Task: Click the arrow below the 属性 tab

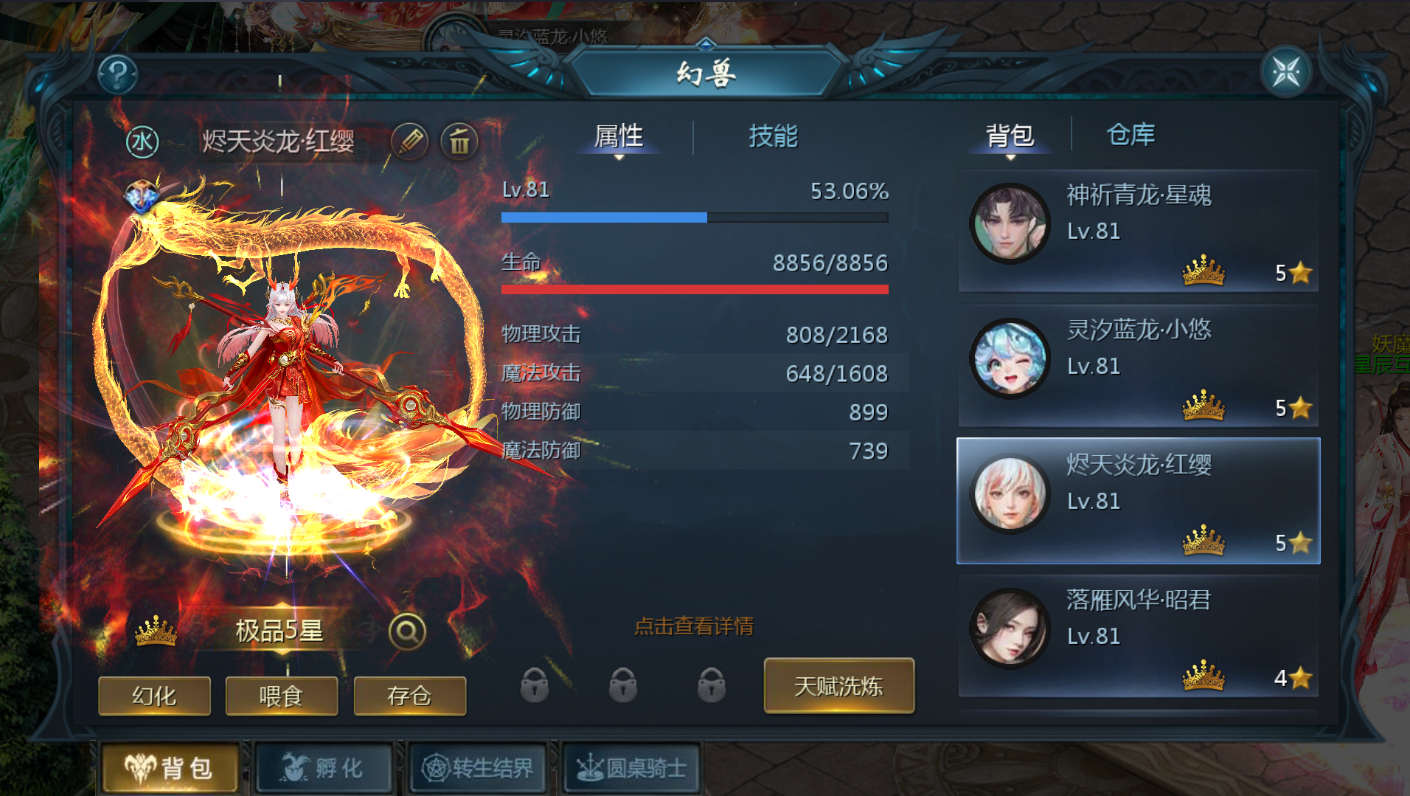Action: pyautogui.click(x=618, y=156)
